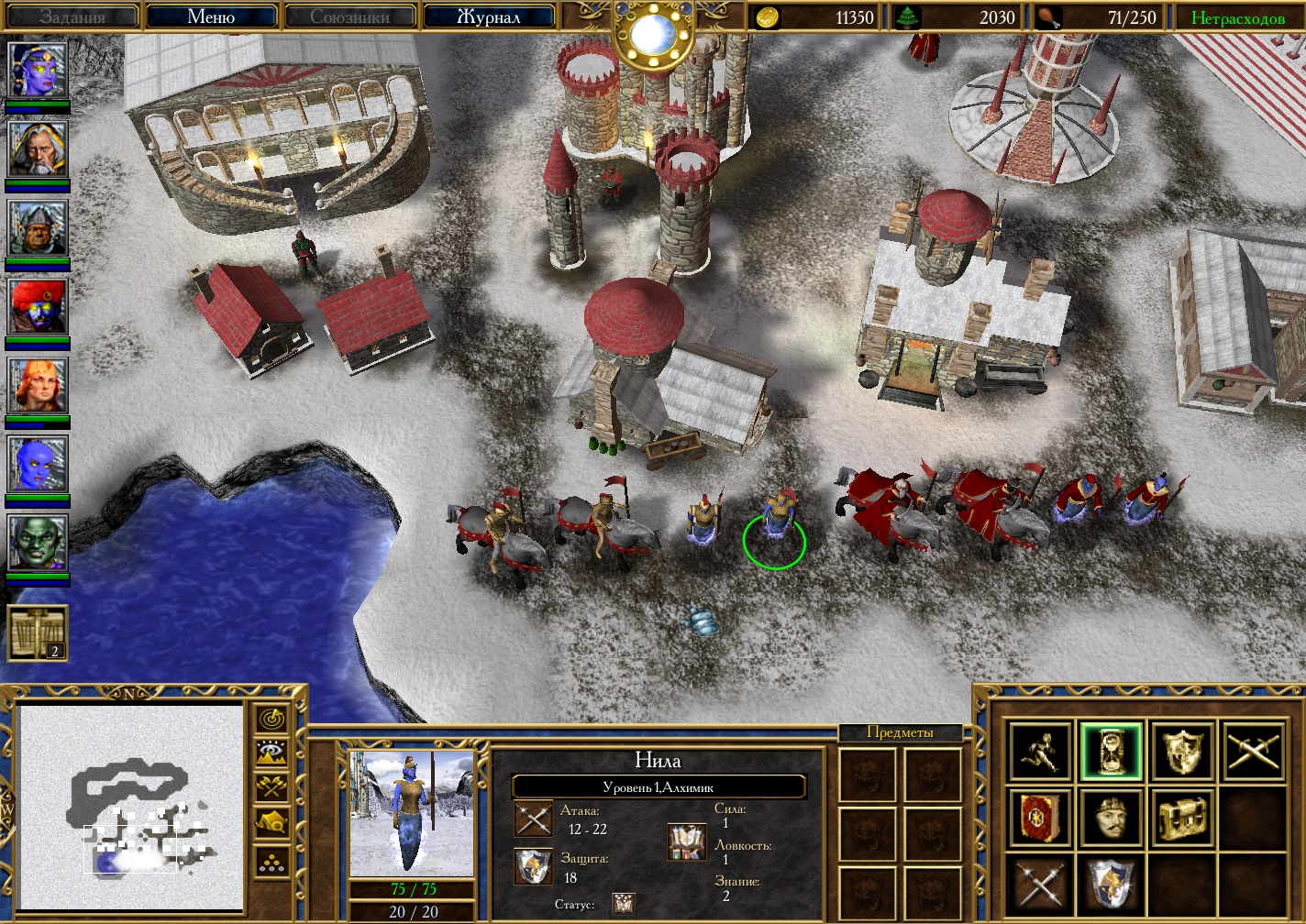1306x924 pixels.
Task: Select the green orc hero portrait
Action: [38, 543]
